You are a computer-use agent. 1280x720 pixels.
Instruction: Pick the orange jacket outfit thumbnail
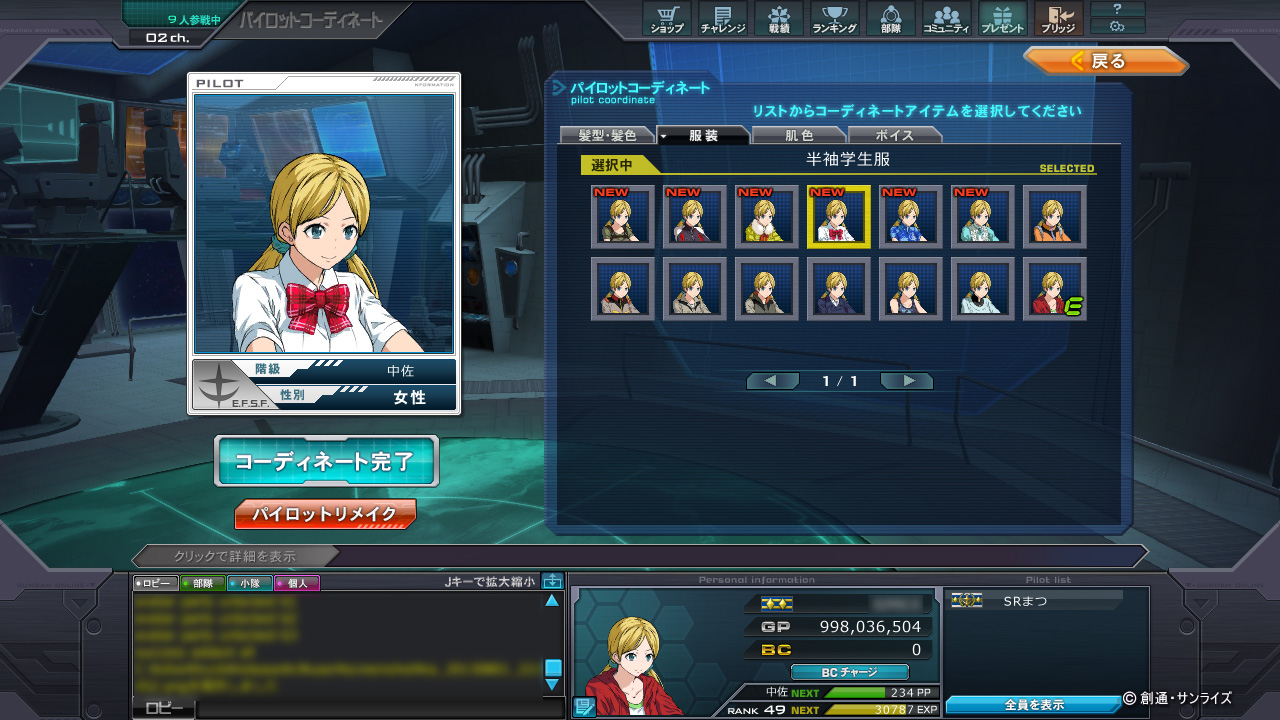click(1055, 217)
